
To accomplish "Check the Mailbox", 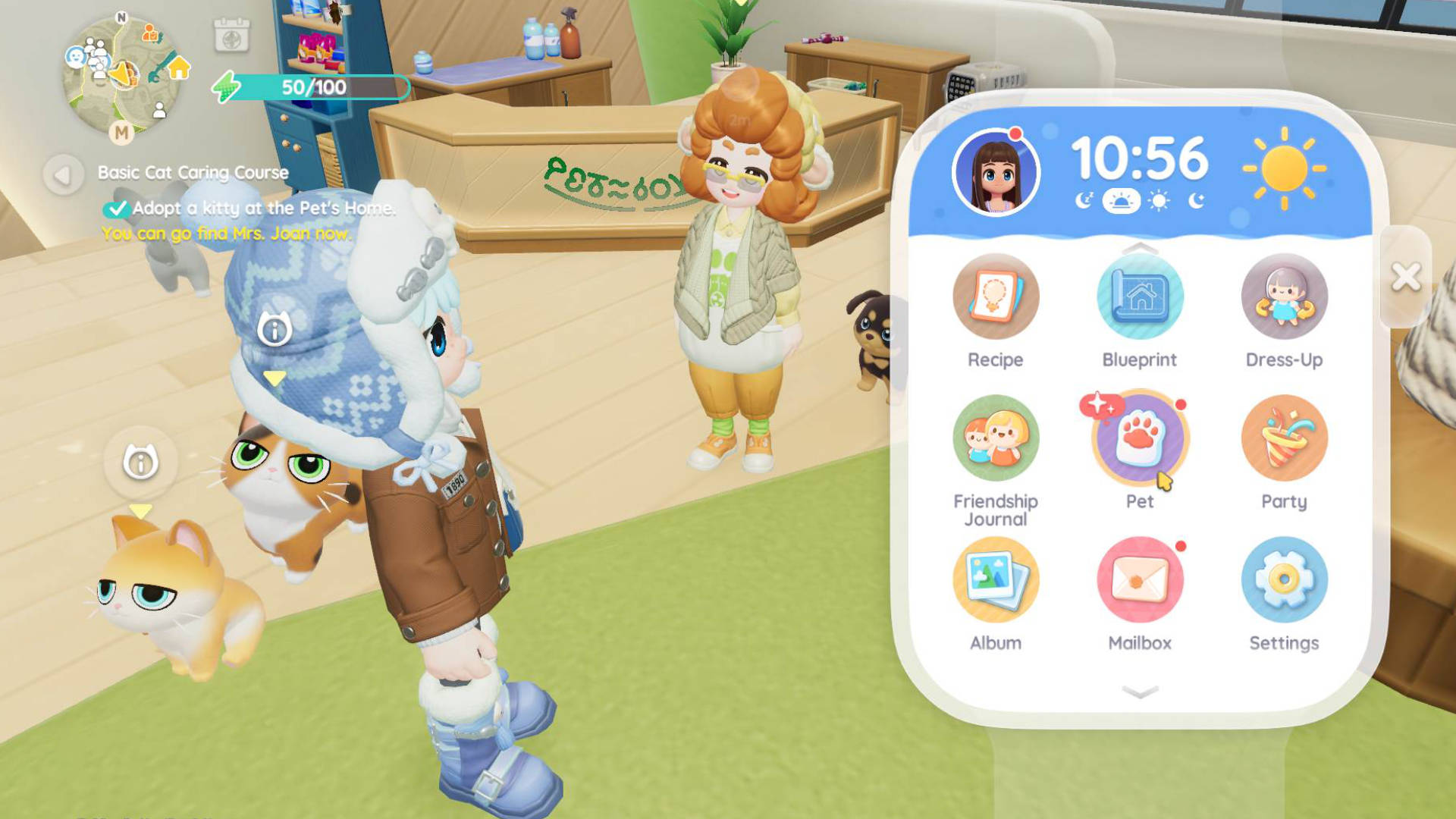I will pos(1139,580).
